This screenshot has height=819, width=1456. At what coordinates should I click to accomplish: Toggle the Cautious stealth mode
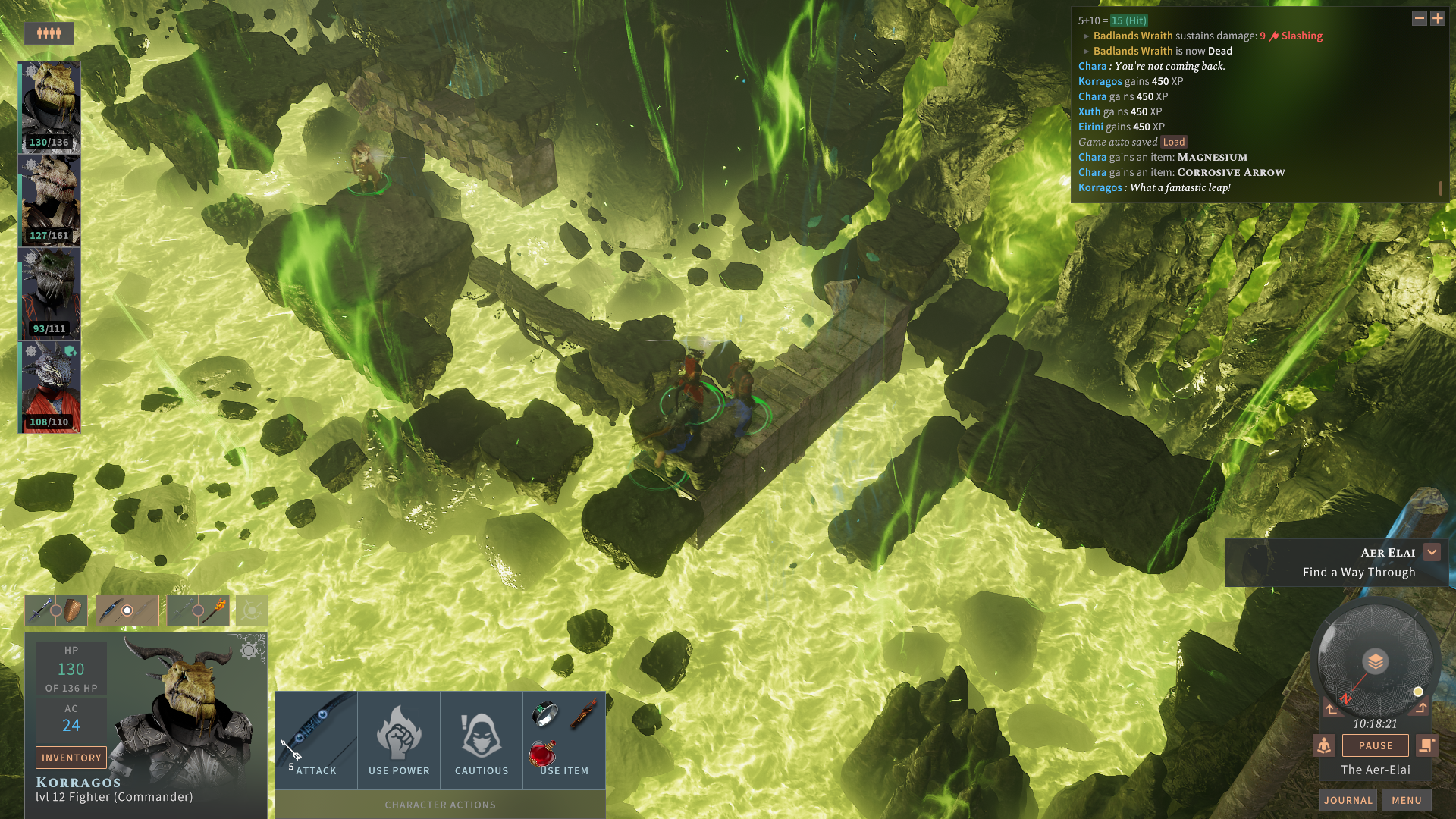pyautogui.click(x=482, y=739)
